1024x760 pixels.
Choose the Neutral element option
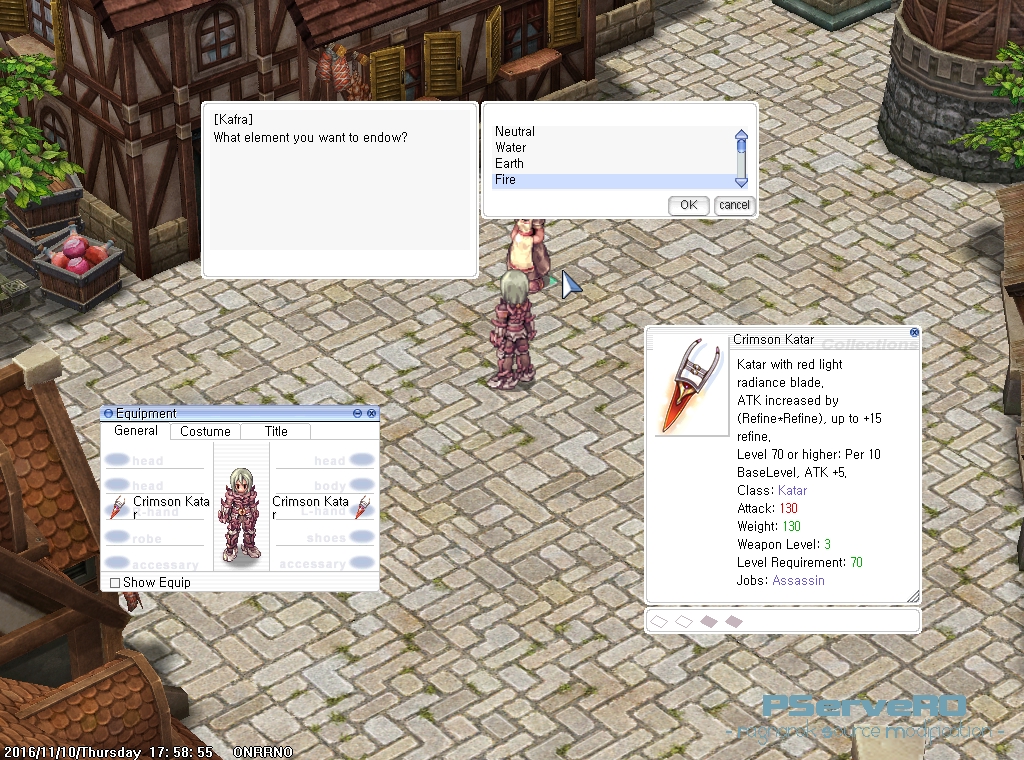tap(515, 132)
